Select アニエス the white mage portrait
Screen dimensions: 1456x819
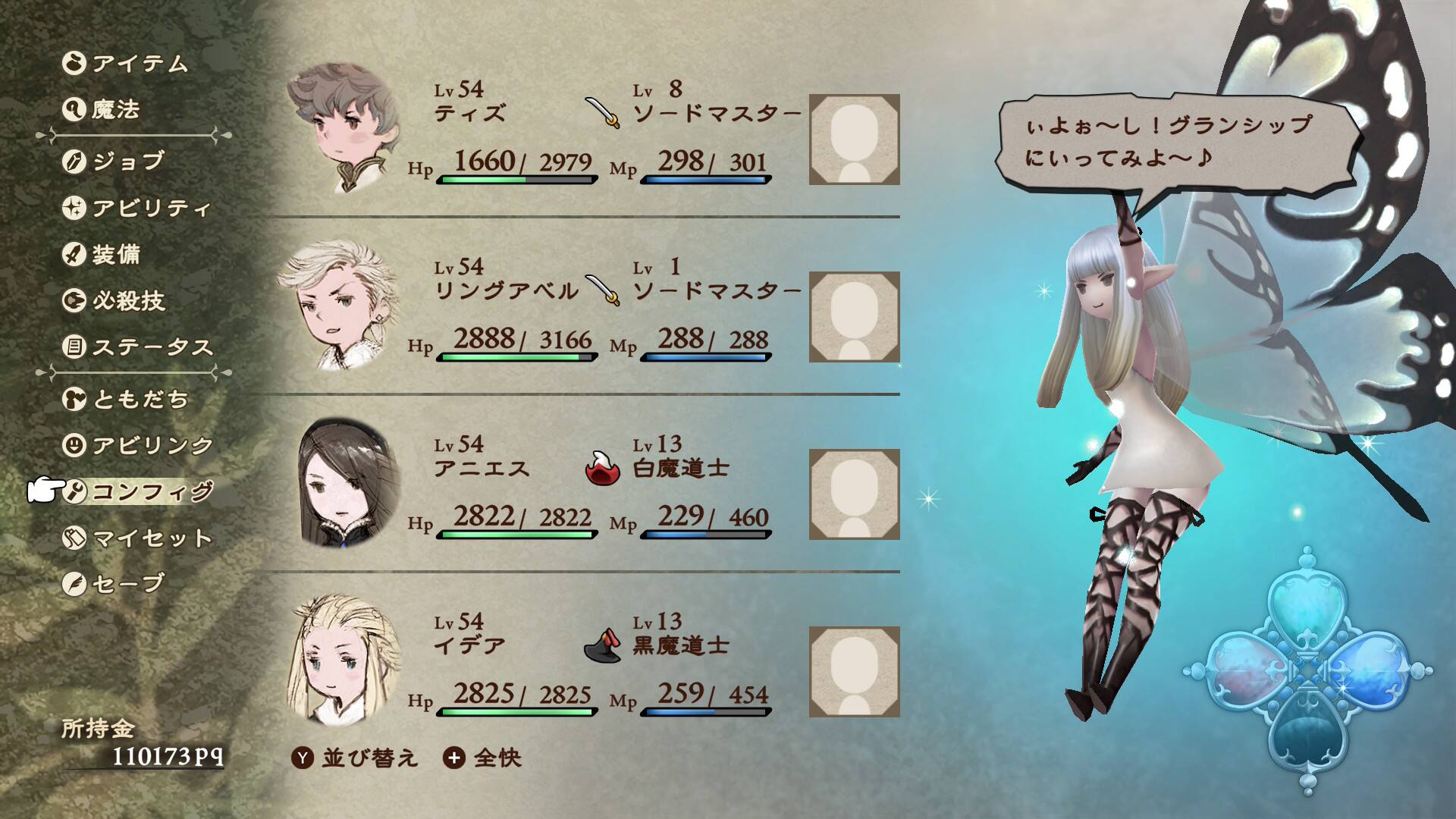tap(349, 485)
